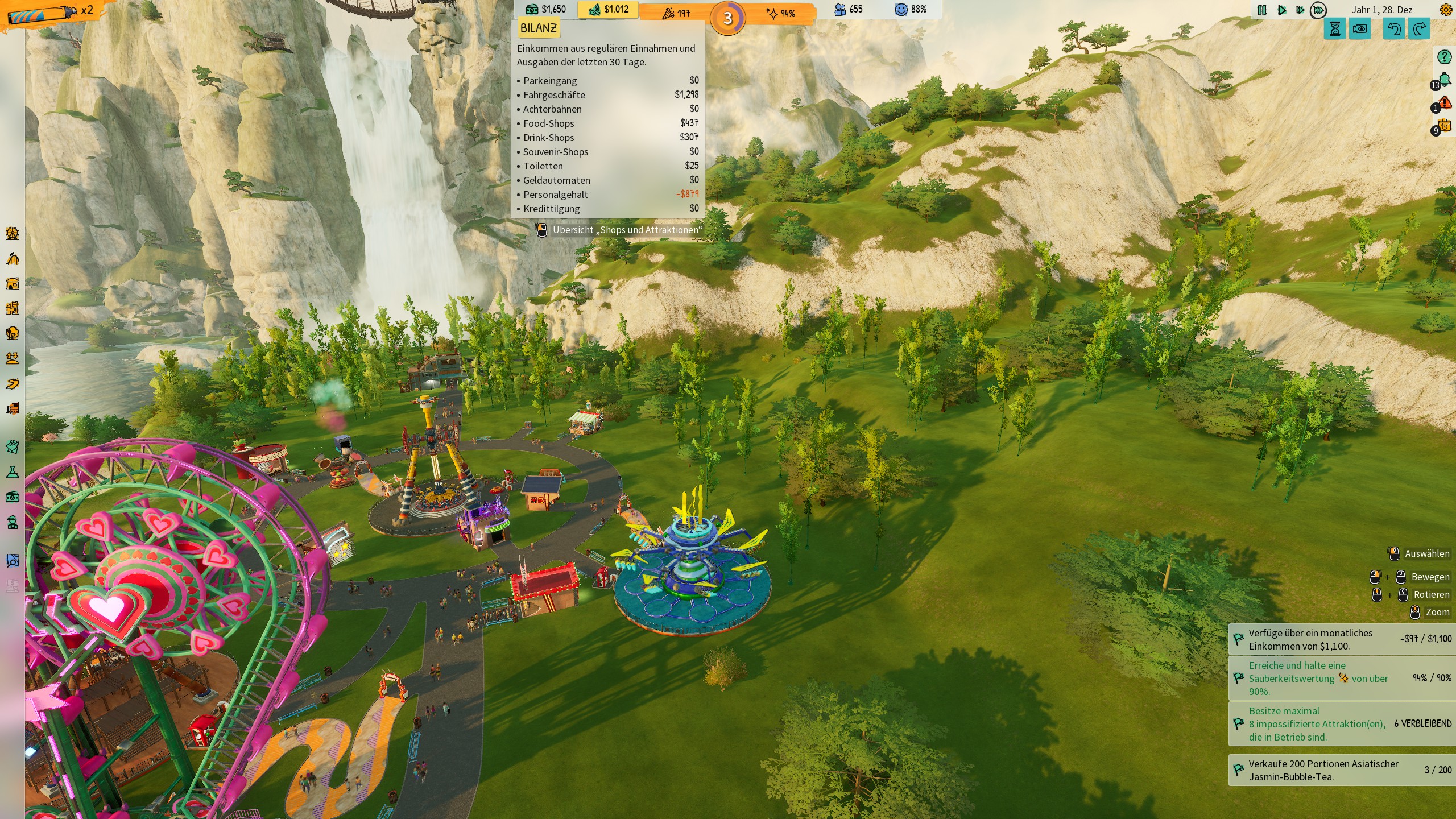Open the settings gear menu
Image resolution: width=1456 pixels, height=819 pixels.
(x=1445, y=10)
